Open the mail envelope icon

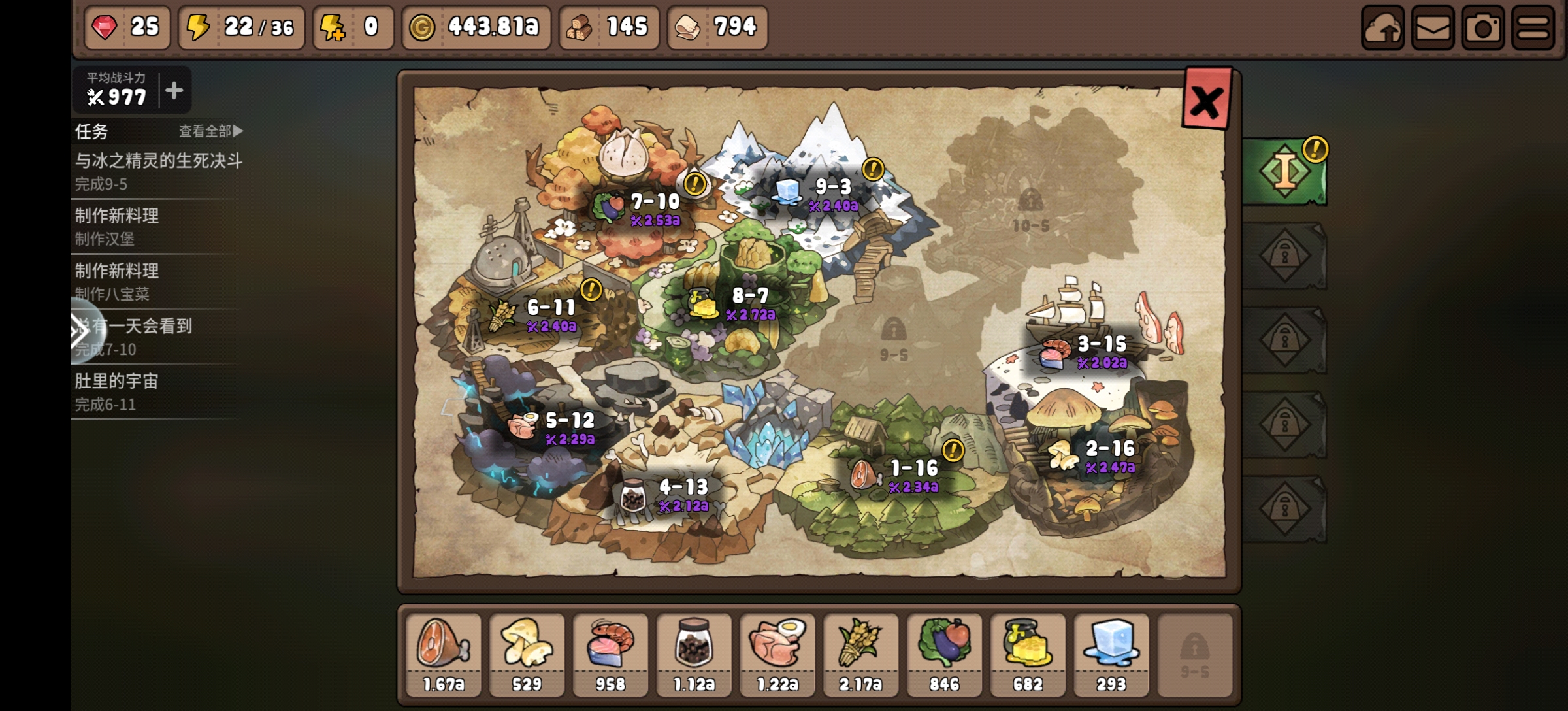(1433, 28)
